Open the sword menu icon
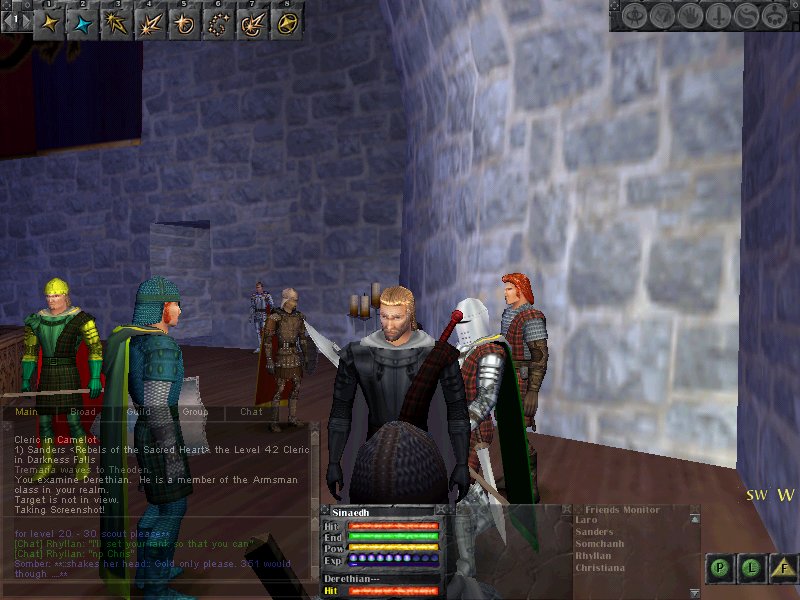Image resolution: width=800 pixels, height=600 pixels. point(716,17)
